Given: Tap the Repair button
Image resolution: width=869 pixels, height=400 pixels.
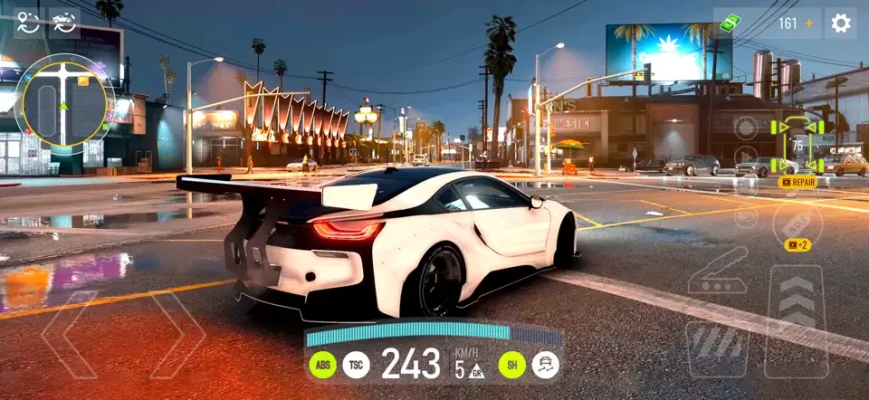Looking at the screenshot, I should 798,182.
